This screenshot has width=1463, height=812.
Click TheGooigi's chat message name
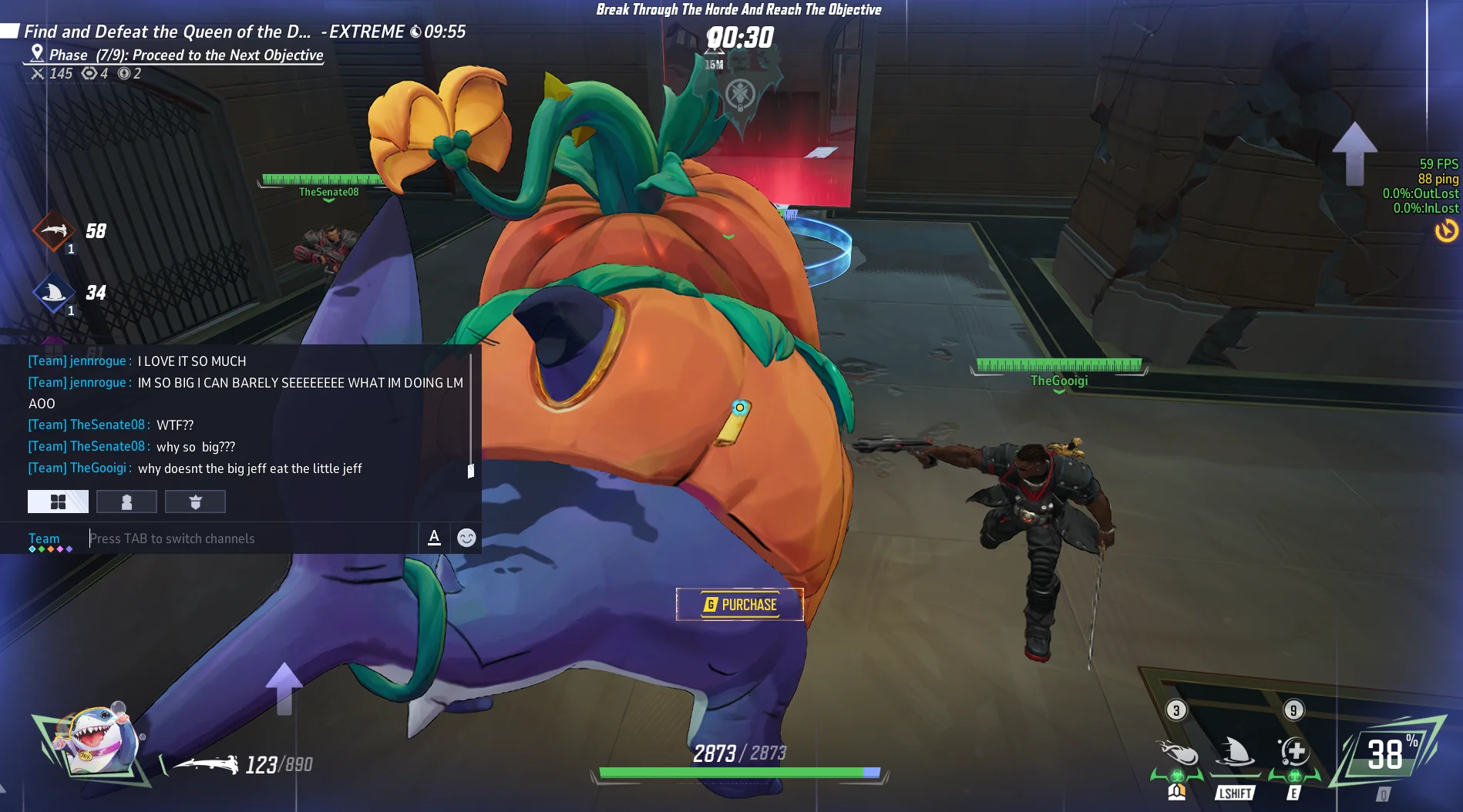pos(98,468)
